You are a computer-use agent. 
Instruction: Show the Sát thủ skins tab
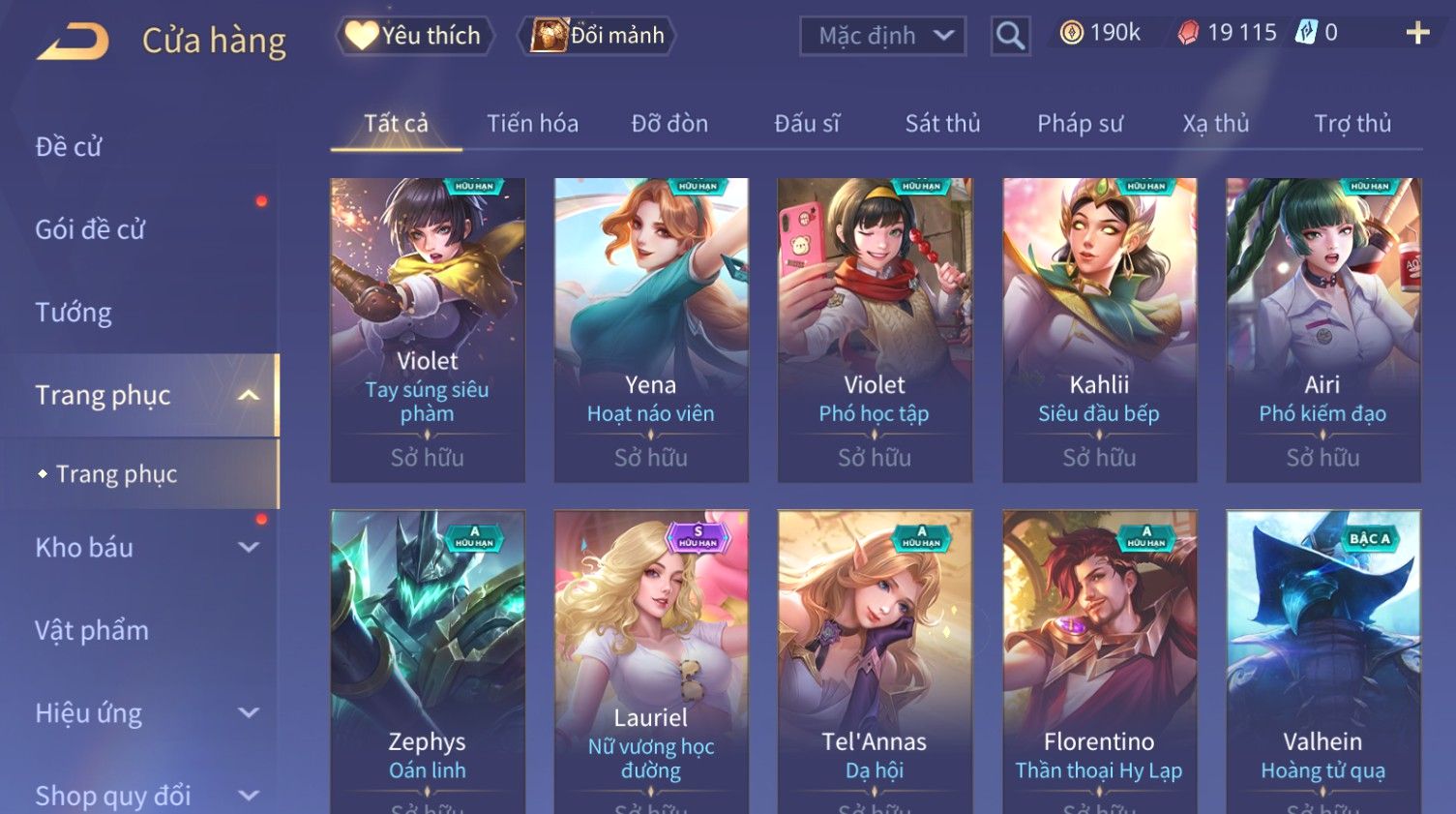click(942, 124)
